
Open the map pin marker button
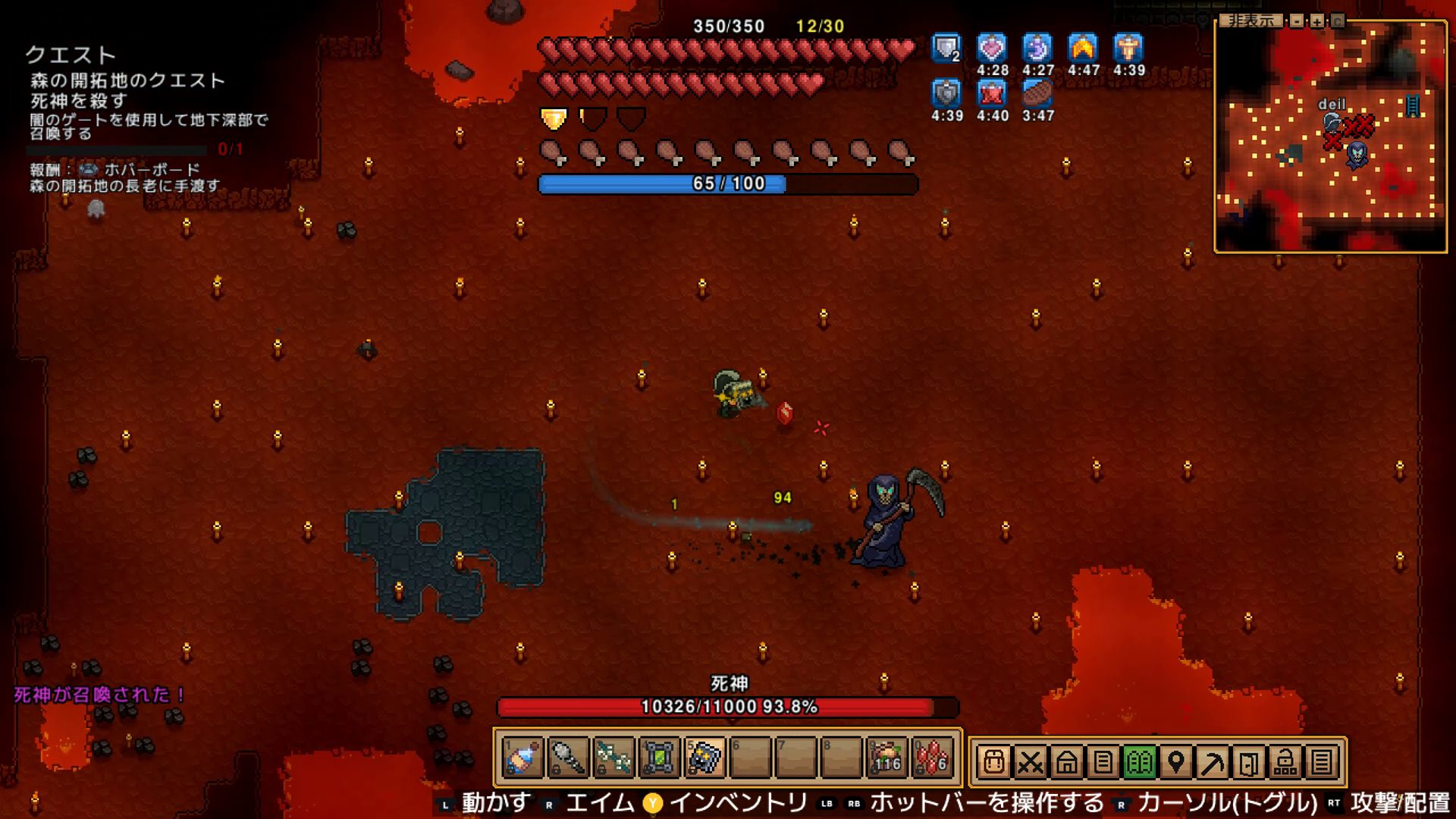click(1175, 761)
